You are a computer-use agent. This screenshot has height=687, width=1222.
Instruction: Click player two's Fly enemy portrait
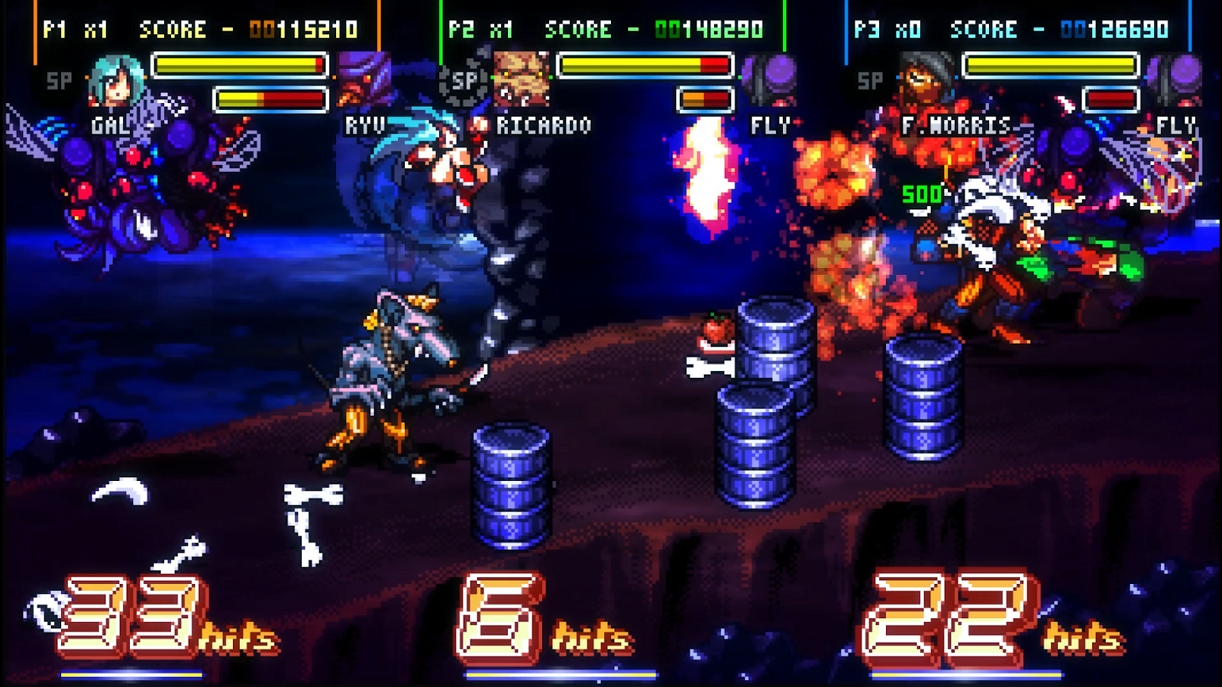(771, 80)
